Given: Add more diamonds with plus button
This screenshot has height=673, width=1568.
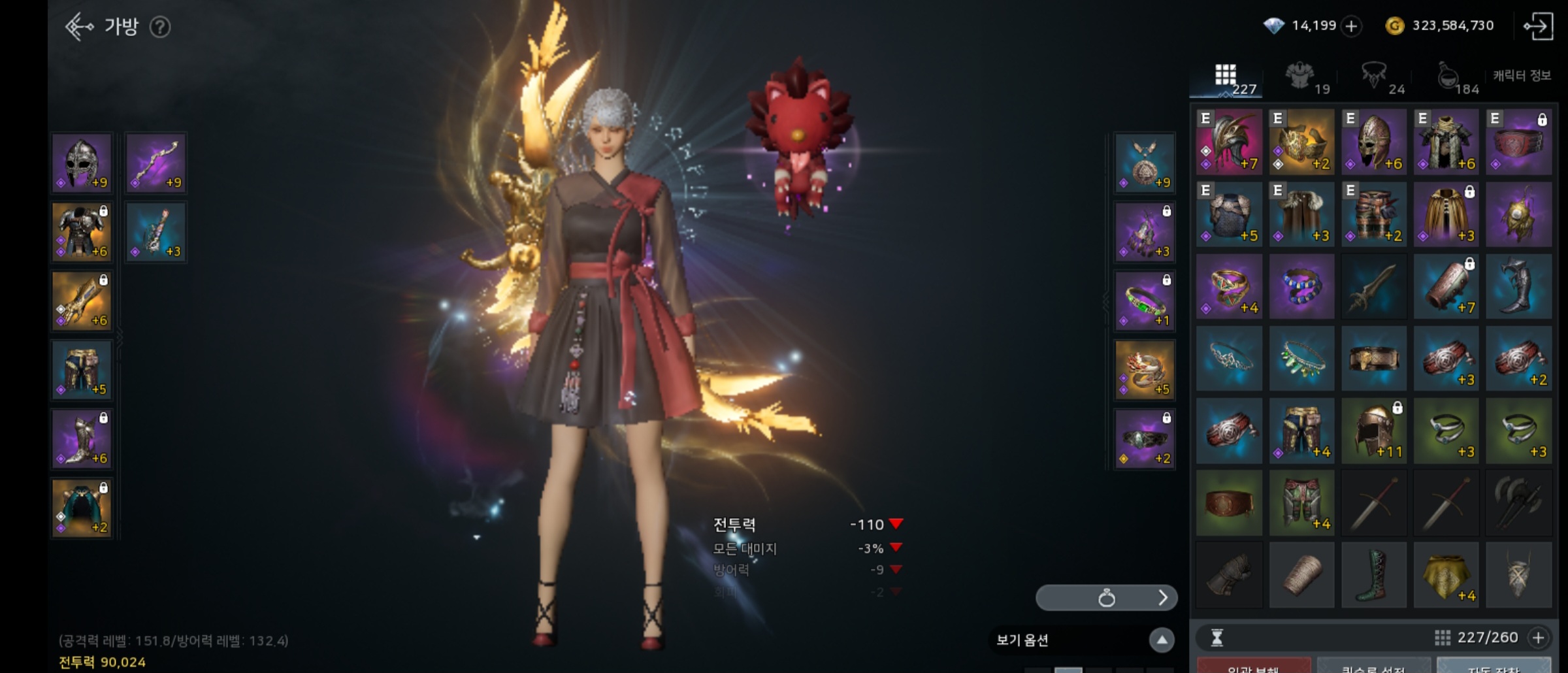Looking at the screenshot, I should [1351, 26].
